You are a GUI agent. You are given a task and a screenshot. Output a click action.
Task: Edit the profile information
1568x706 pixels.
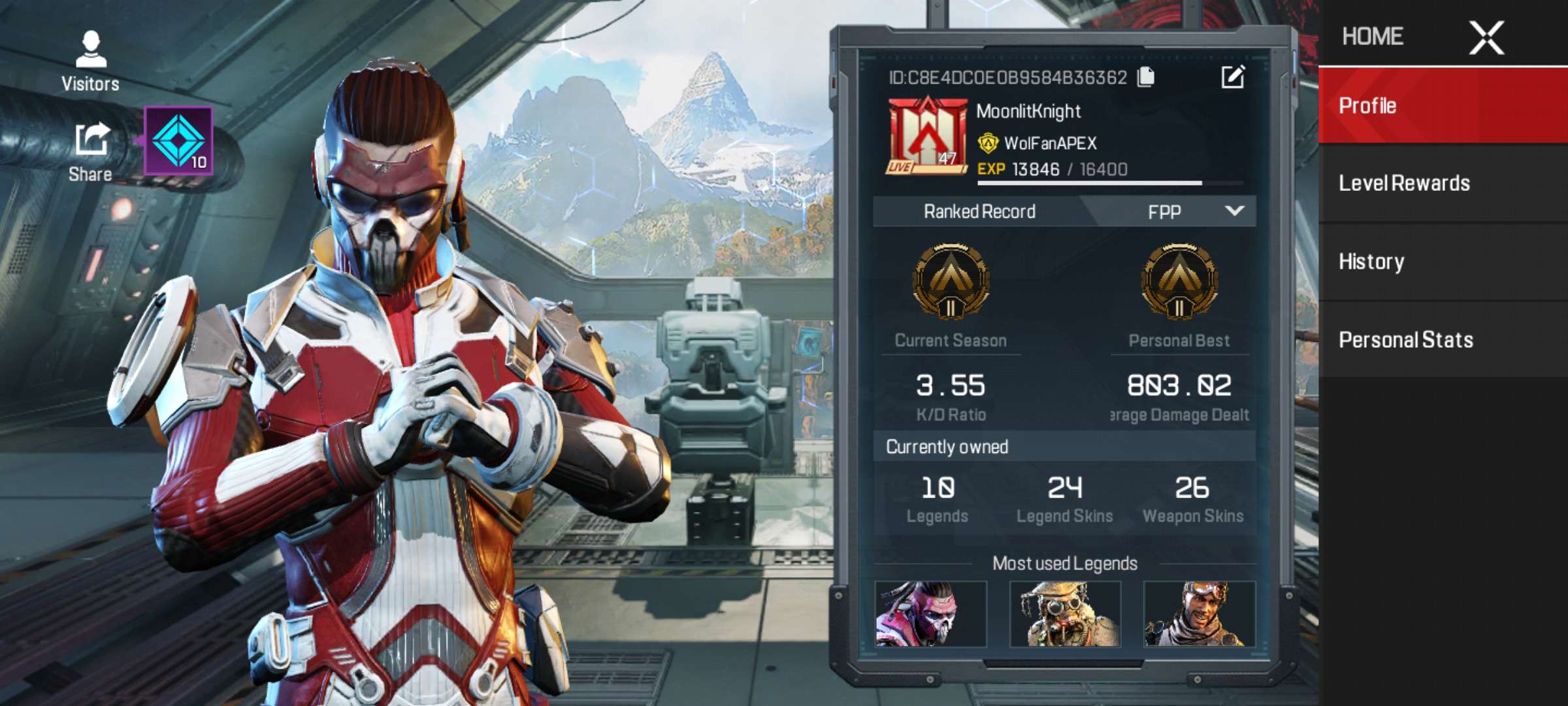coord(1233,77)
